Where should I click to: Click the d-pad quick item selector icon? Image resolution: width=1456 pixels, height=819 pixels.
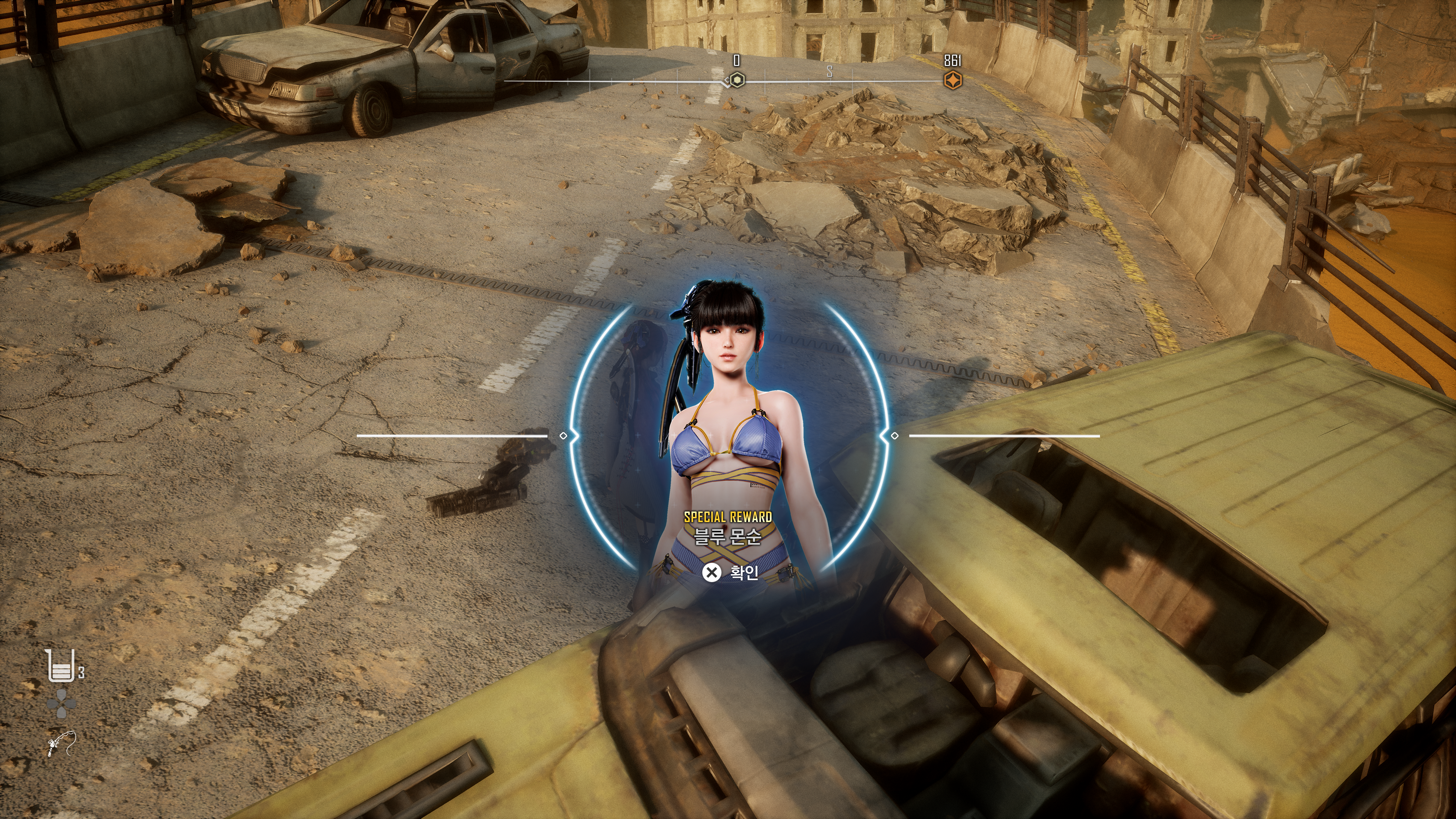61,704
